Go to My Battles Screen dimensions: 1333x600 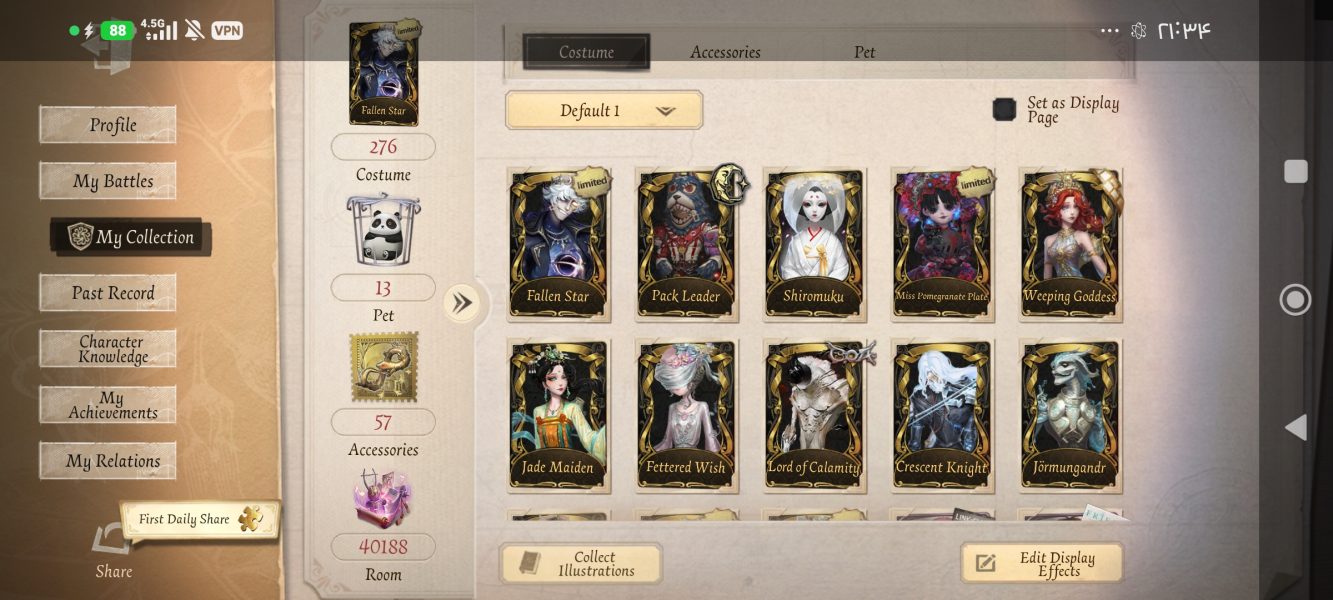(x=108, y=181)
